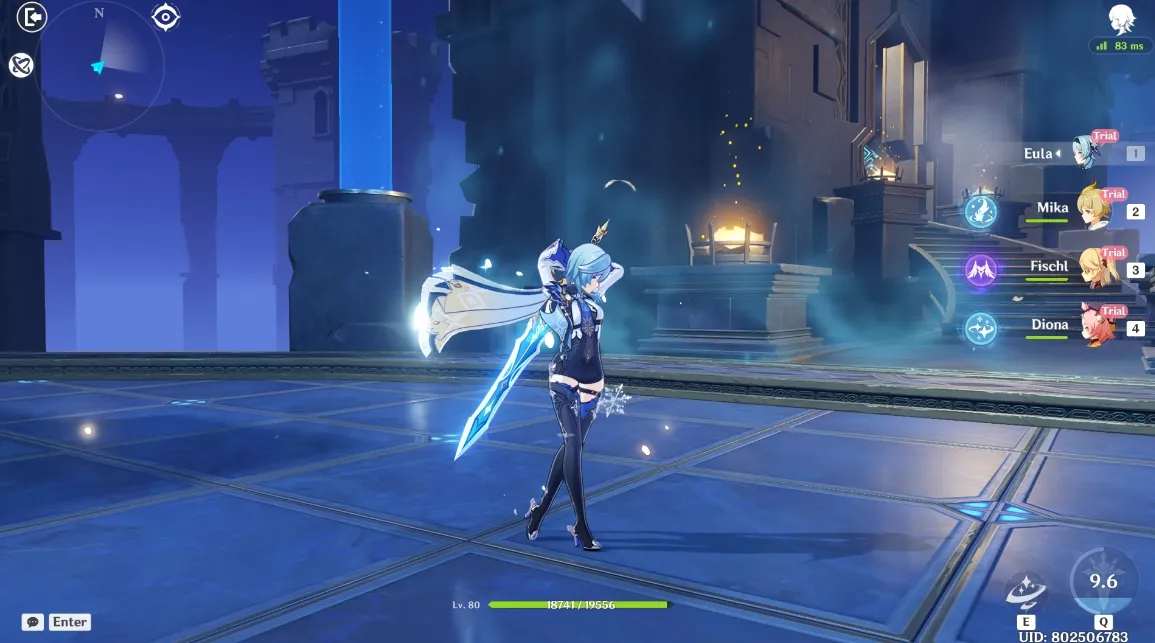
Task: Trigger Diona's elemental burst icon
Action: [980, 327]
